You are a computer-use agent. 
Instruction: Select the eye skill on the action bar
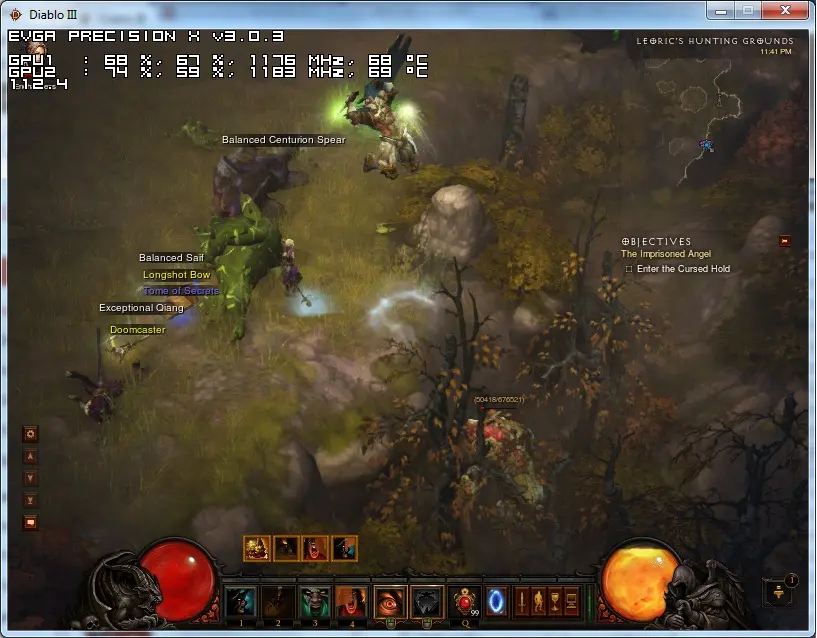pyautogui.click(x=390, y=602)
